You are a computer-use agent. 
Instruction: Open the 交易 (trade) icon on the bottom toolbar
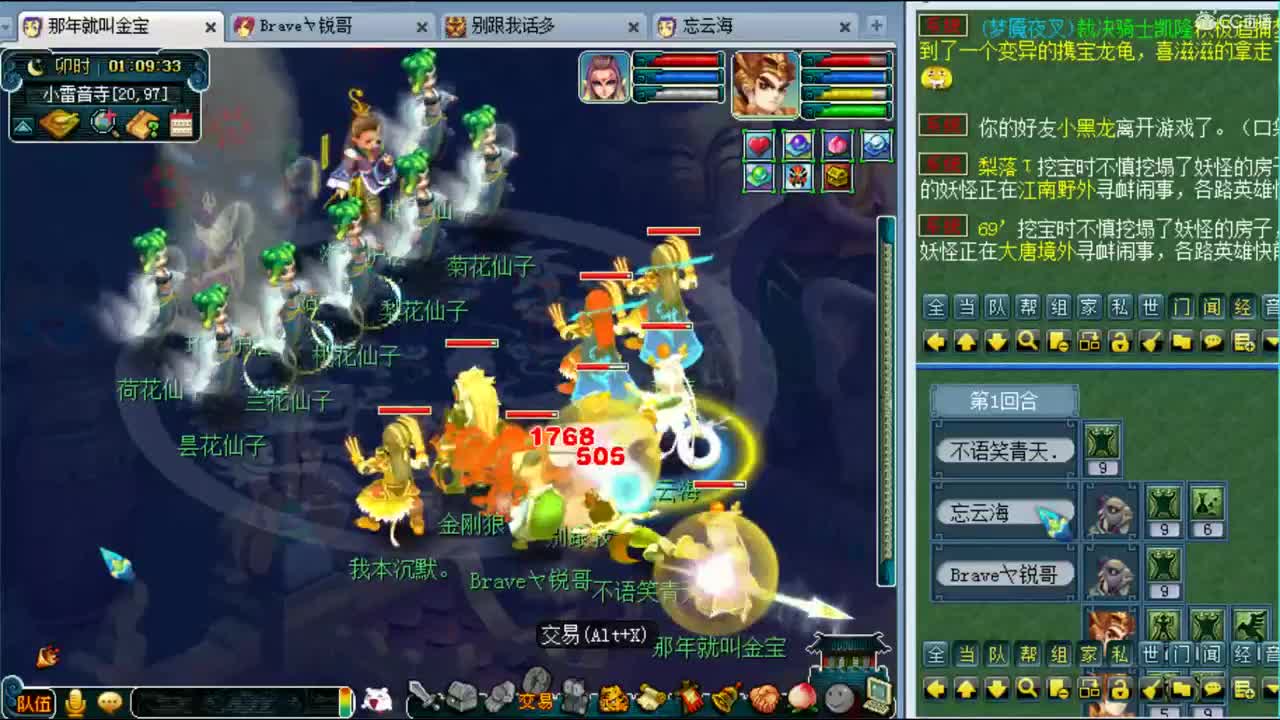pos(536,701)
